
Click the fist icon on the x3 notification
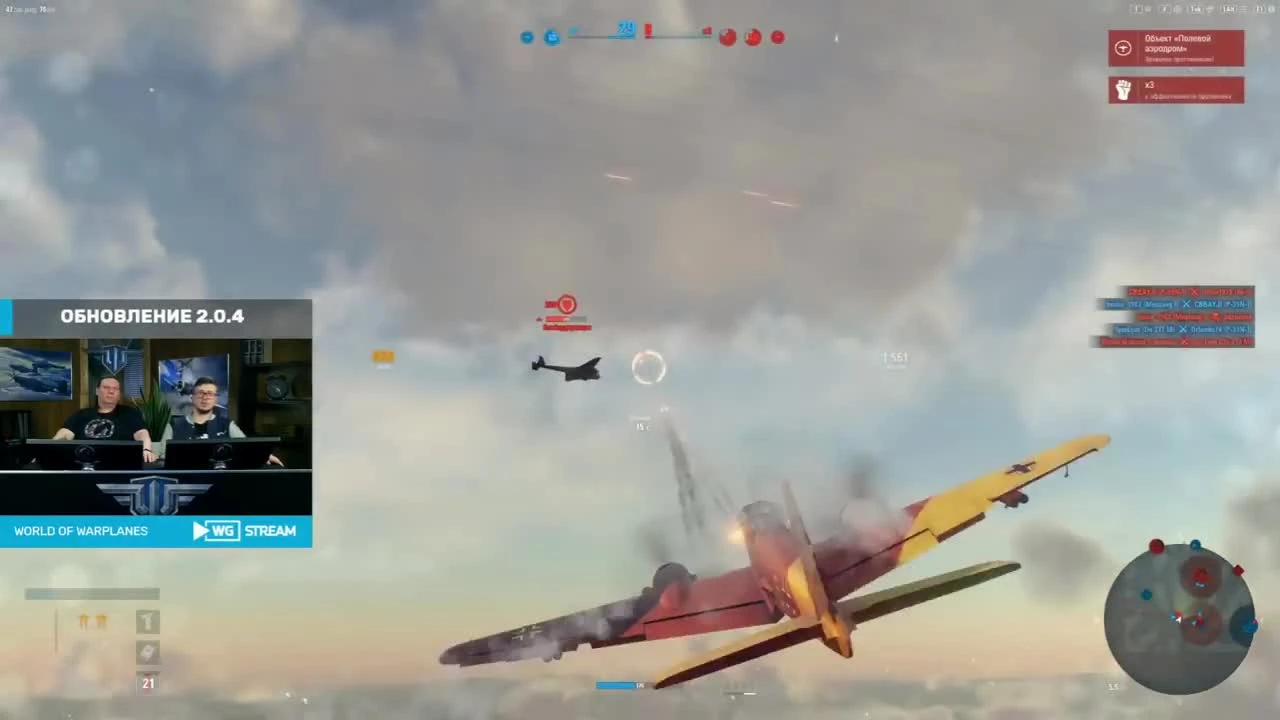point(1122,89)
